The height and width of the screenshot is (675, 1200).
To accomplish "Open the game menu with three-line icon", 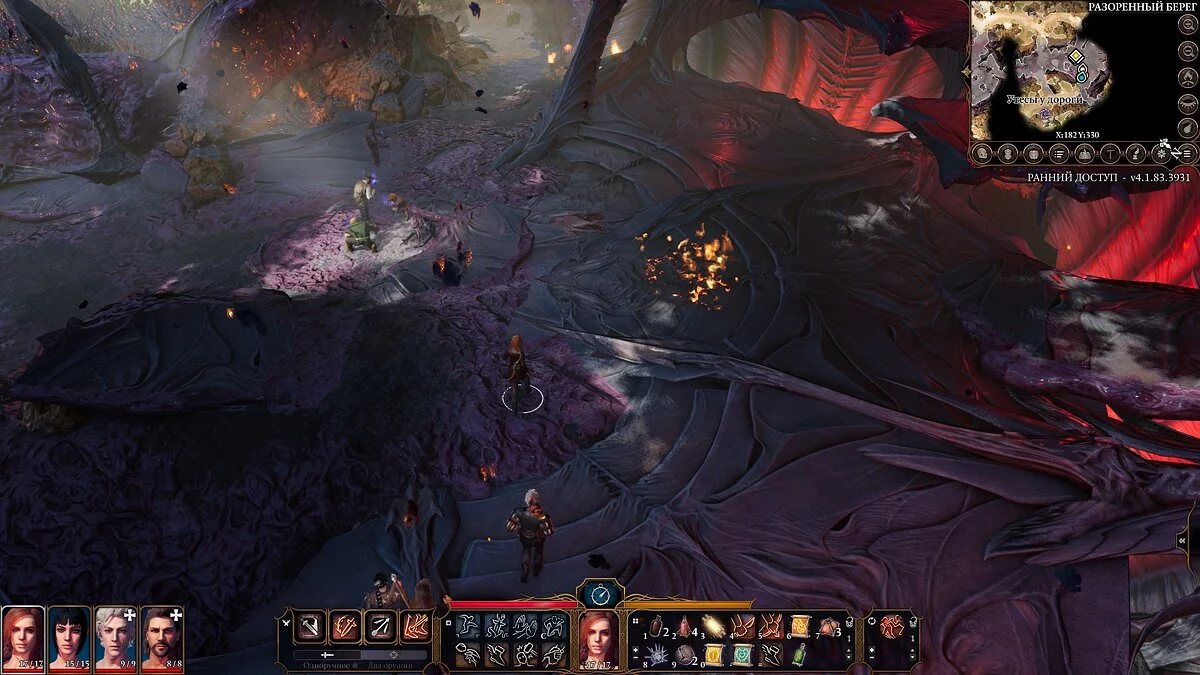I will pos(1186,153).
